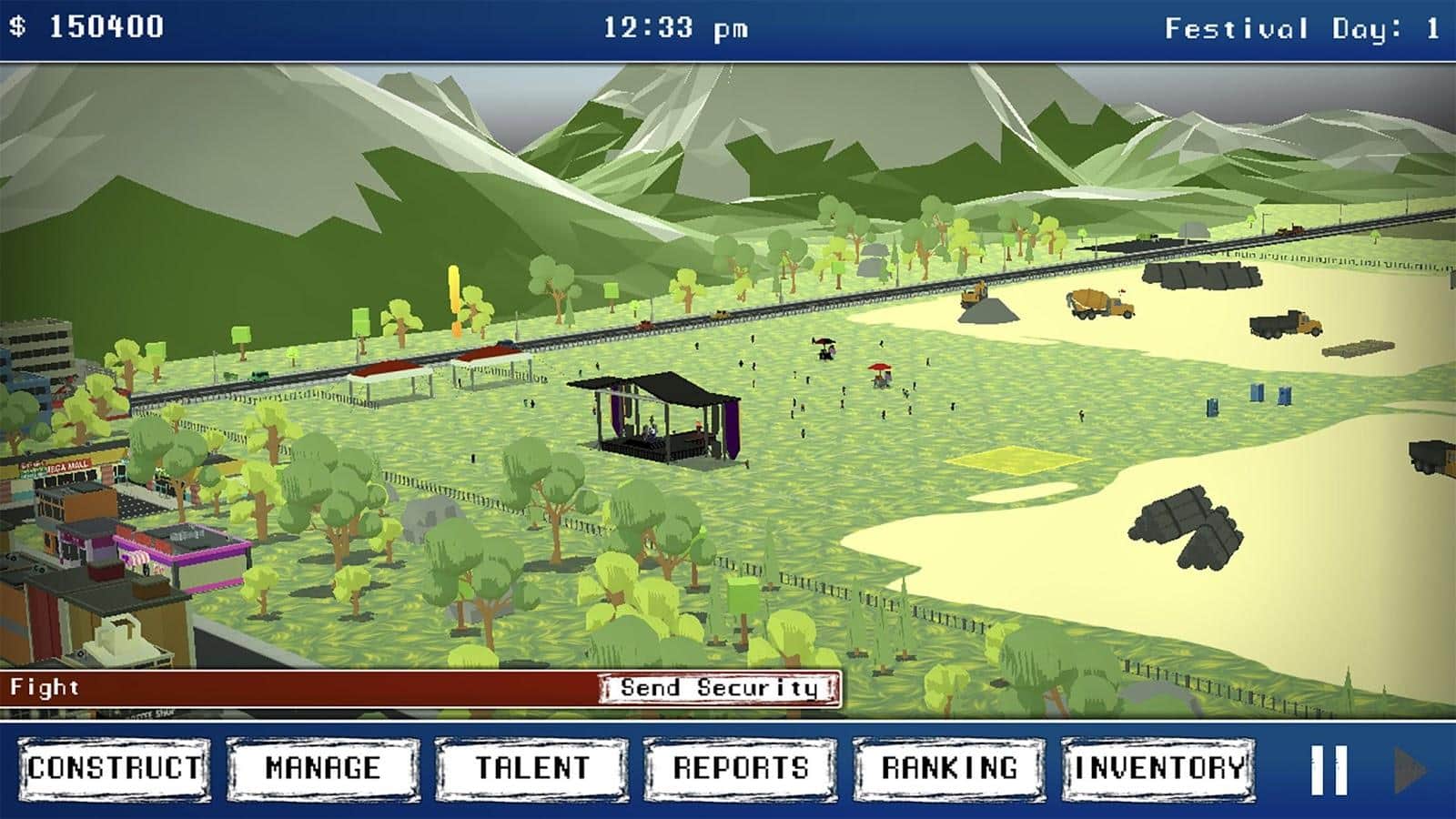Open the Inventory
1456x819 pixels.
pos(1158,769)
